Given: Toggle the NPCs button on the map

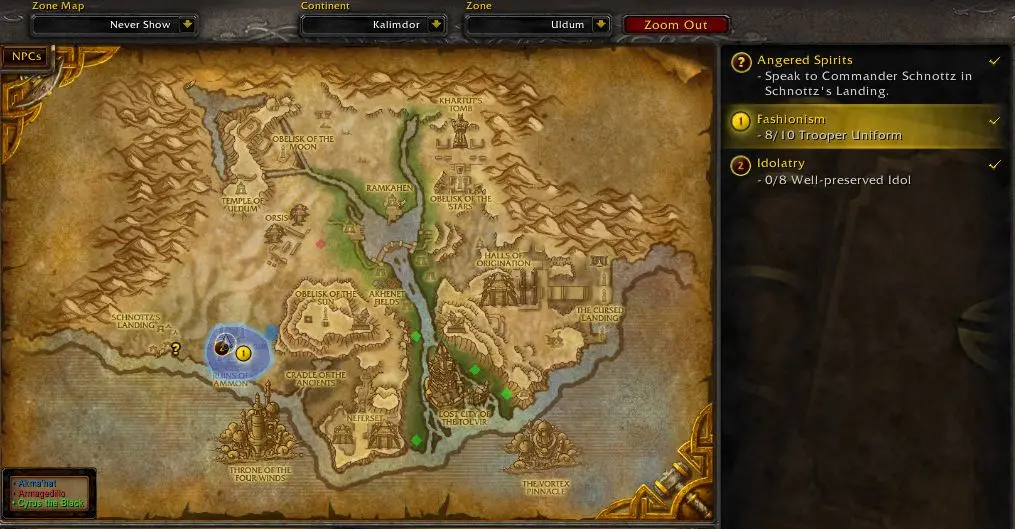Looking at the screenshot, I should tap(27, 57).
